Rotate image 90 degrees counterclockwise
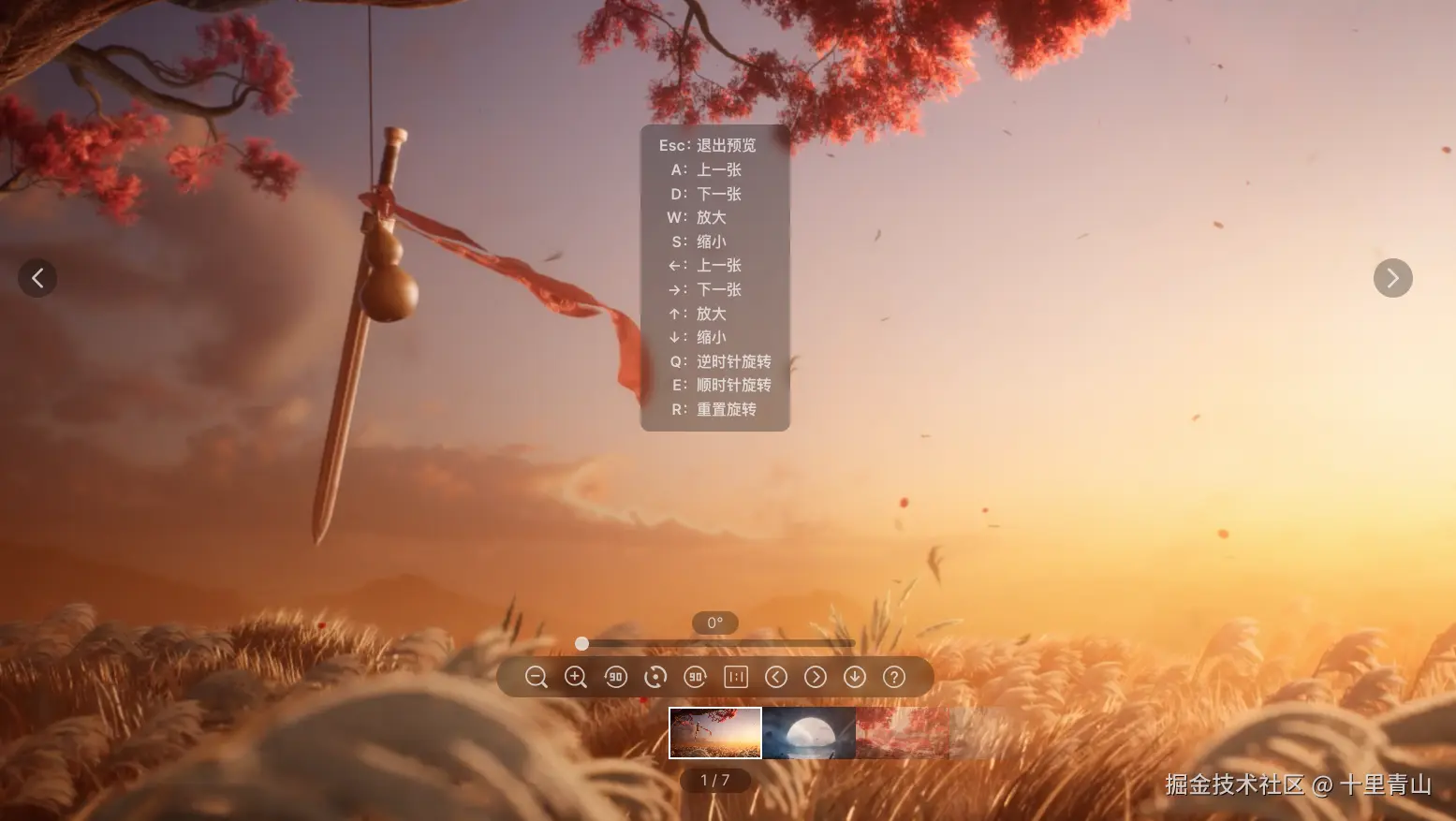Screen dimensions: 1456x821 pos(615,677)
